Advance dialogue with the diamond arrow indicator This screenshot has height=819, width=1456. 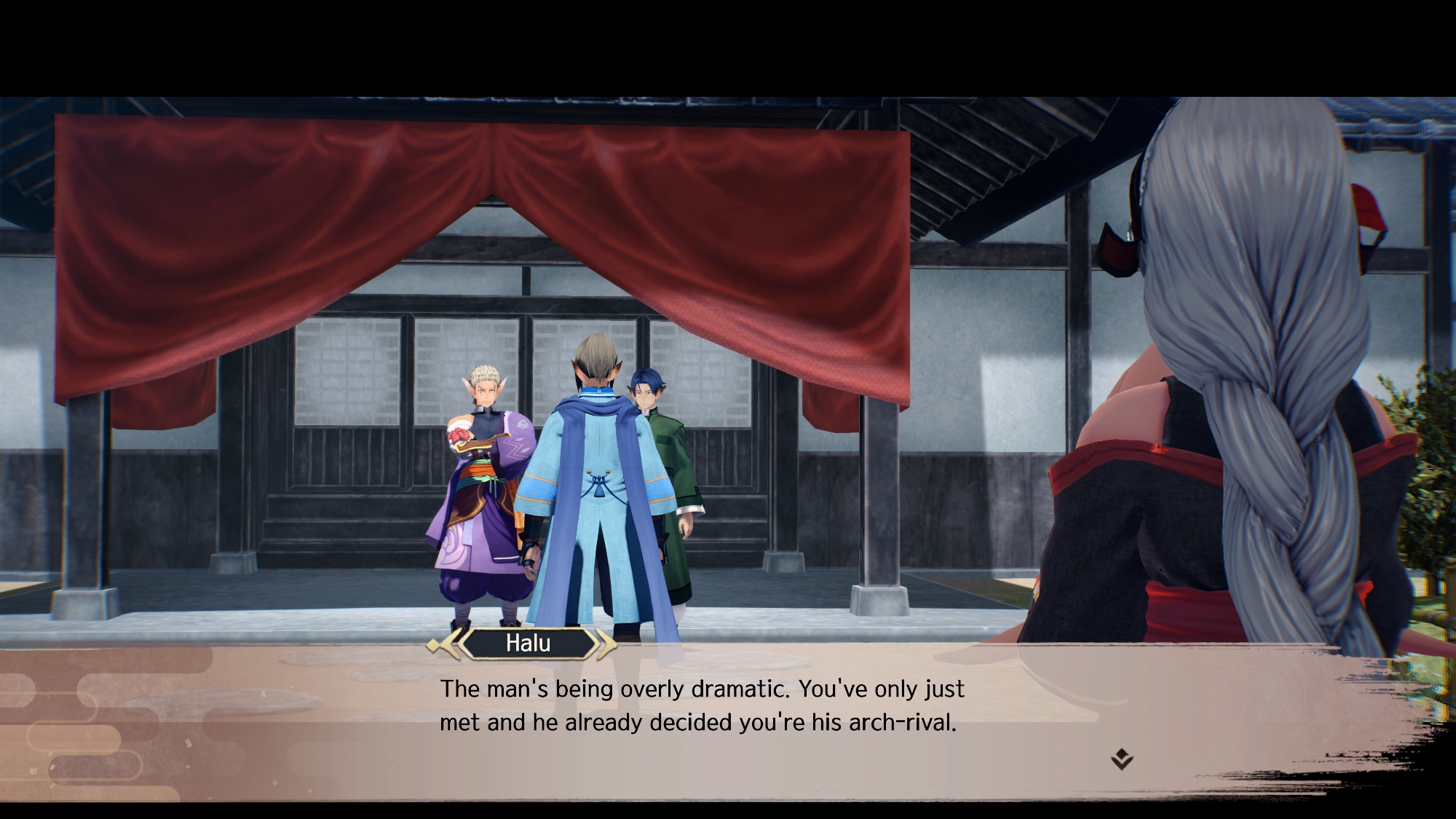coord(1122,759)
